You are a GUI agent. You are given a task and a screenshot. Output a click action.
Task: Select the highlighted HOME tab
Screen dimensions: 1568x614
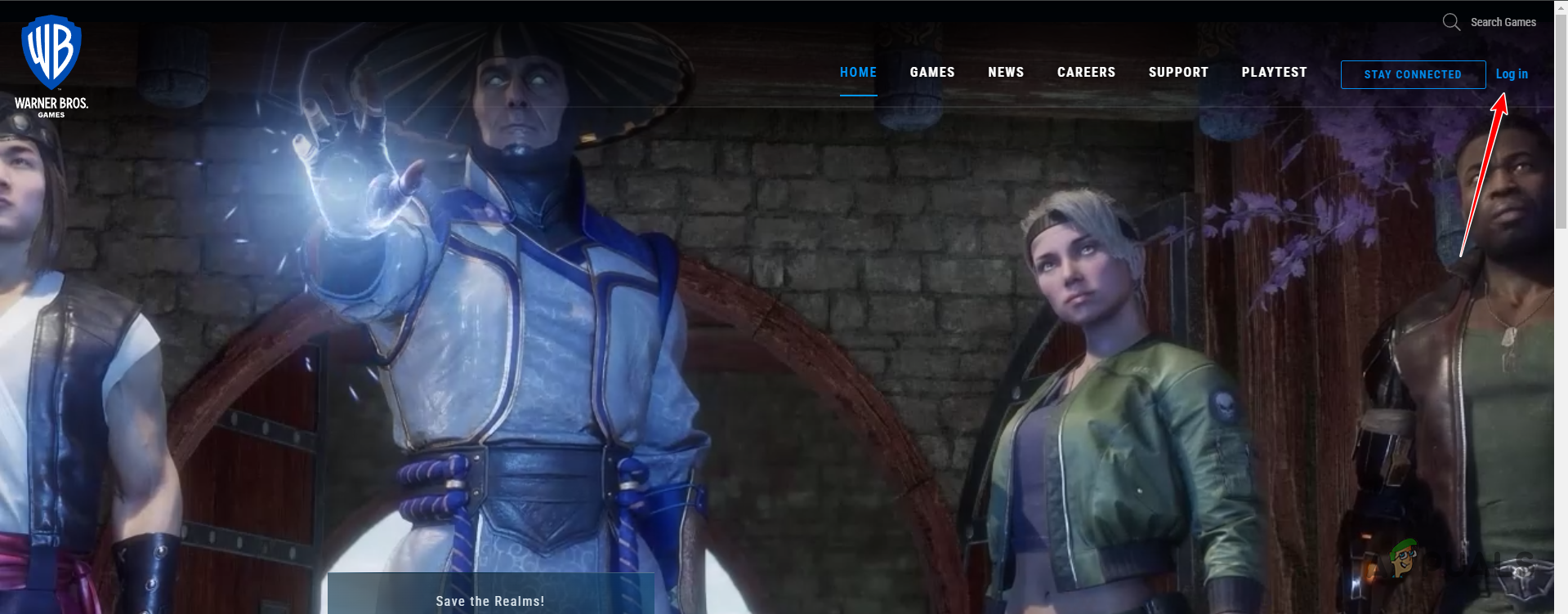pos(858,72)
